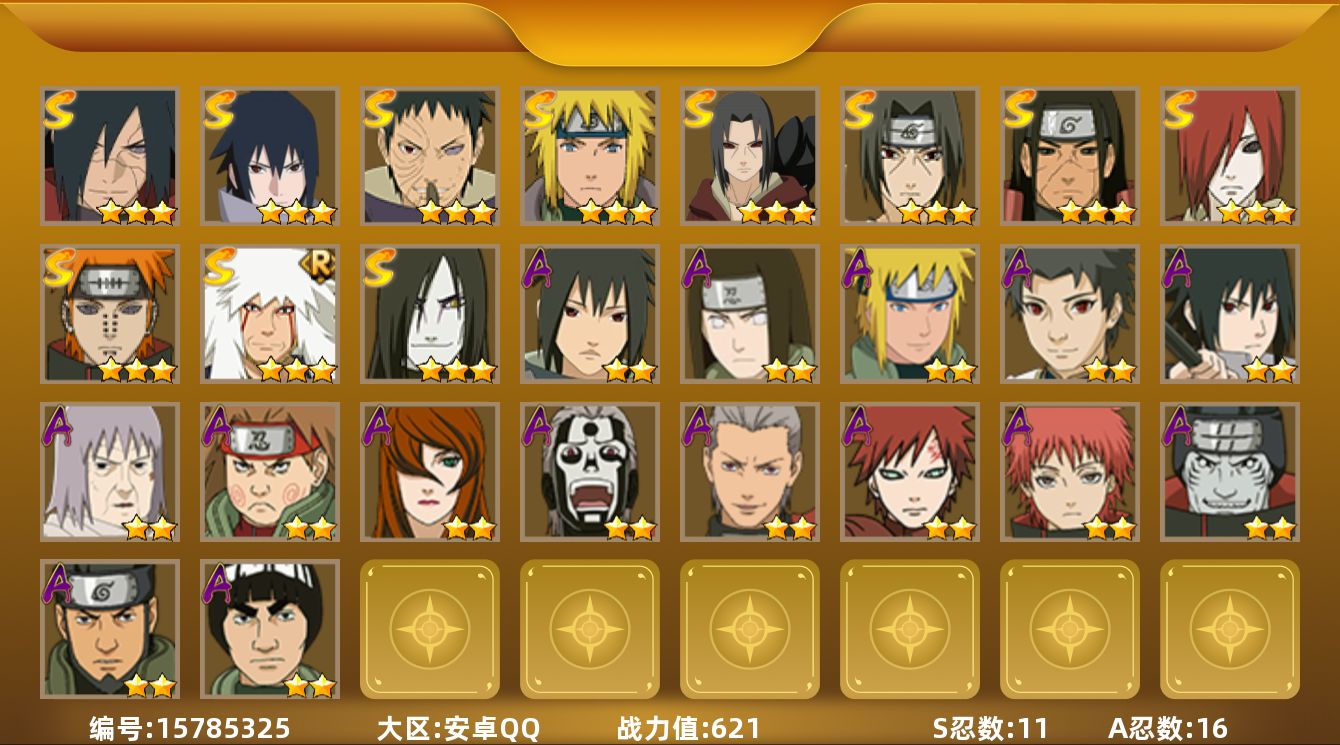Choose bowl-cut Might Guy's portrait
The image size is (1340, 745).
pyautogui.click(x=270, y=629)
